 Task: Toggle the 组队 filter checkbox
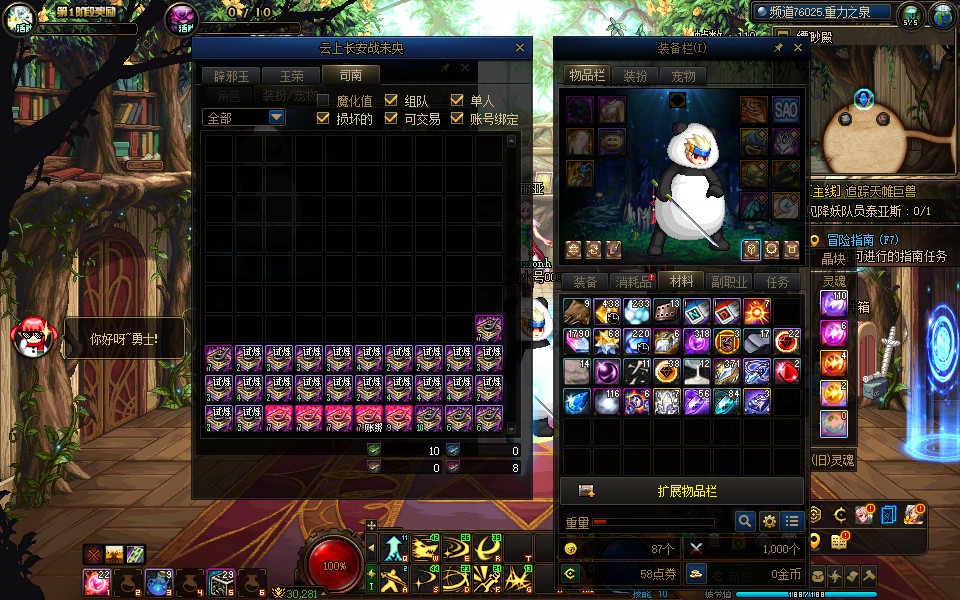pos(391,100)
